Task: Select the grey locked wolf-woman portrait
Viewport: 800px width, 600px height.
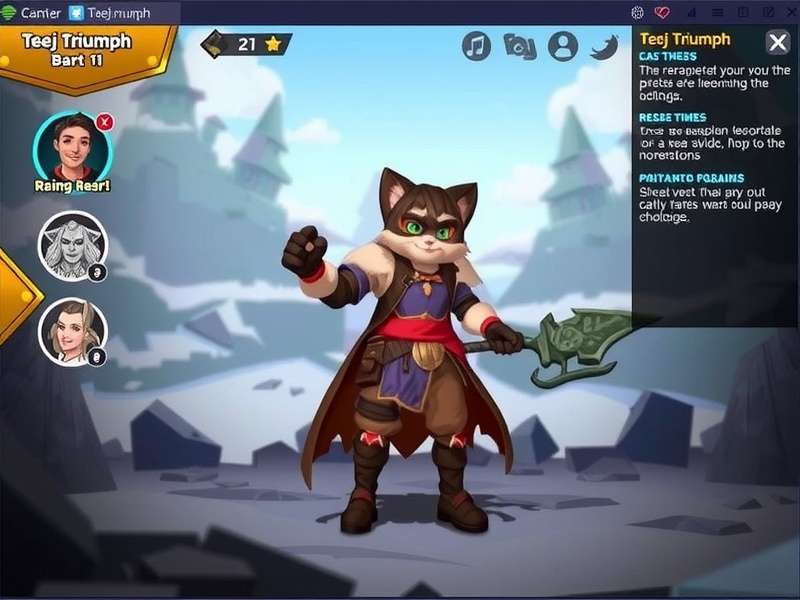Action: (x=72, y=245)
